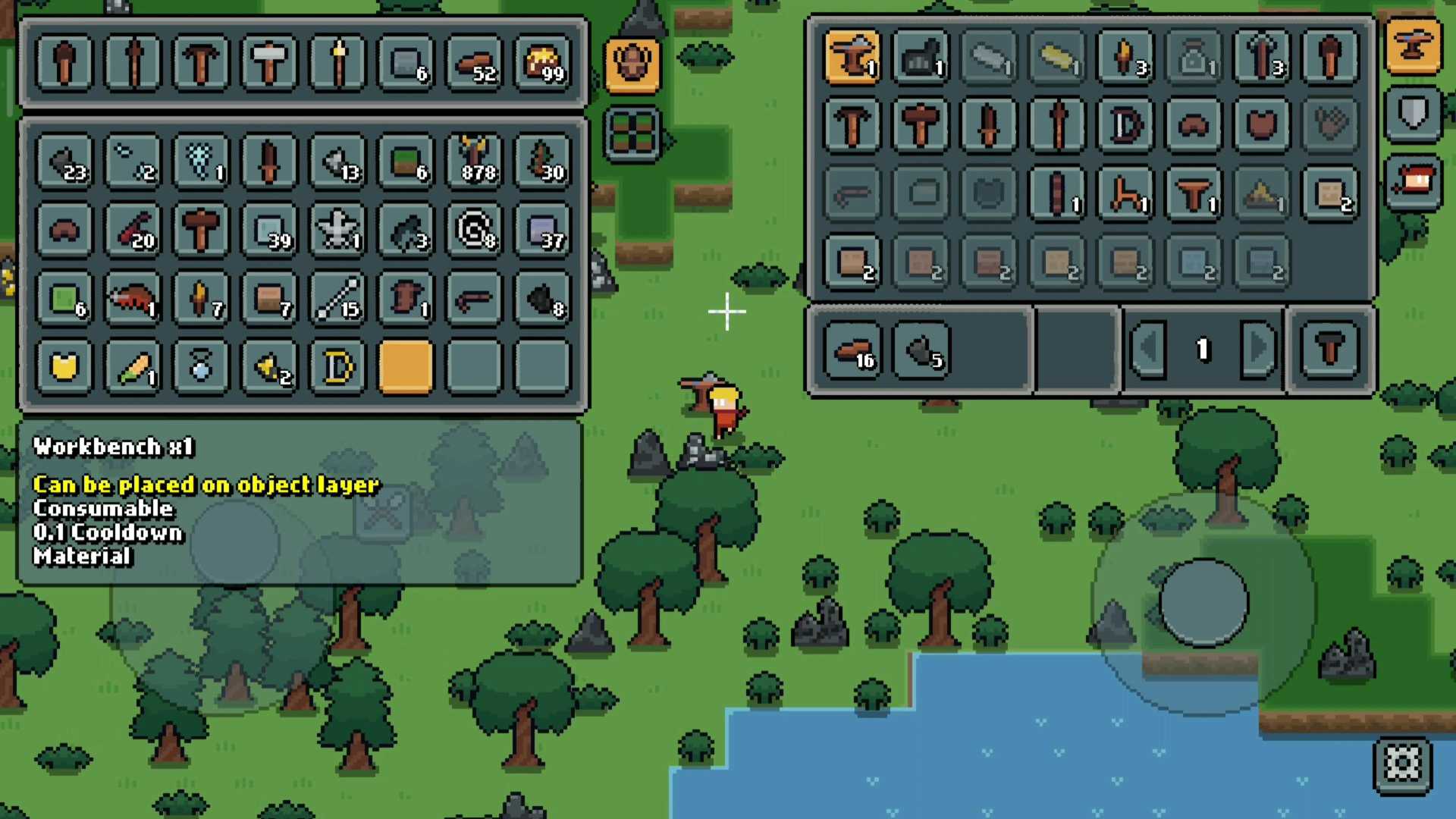Increase craft quantity with the right arrow
Image resolution: width=1456 pixels, height=819 pixels.
pyautogui.click(x=1258, y=349)
